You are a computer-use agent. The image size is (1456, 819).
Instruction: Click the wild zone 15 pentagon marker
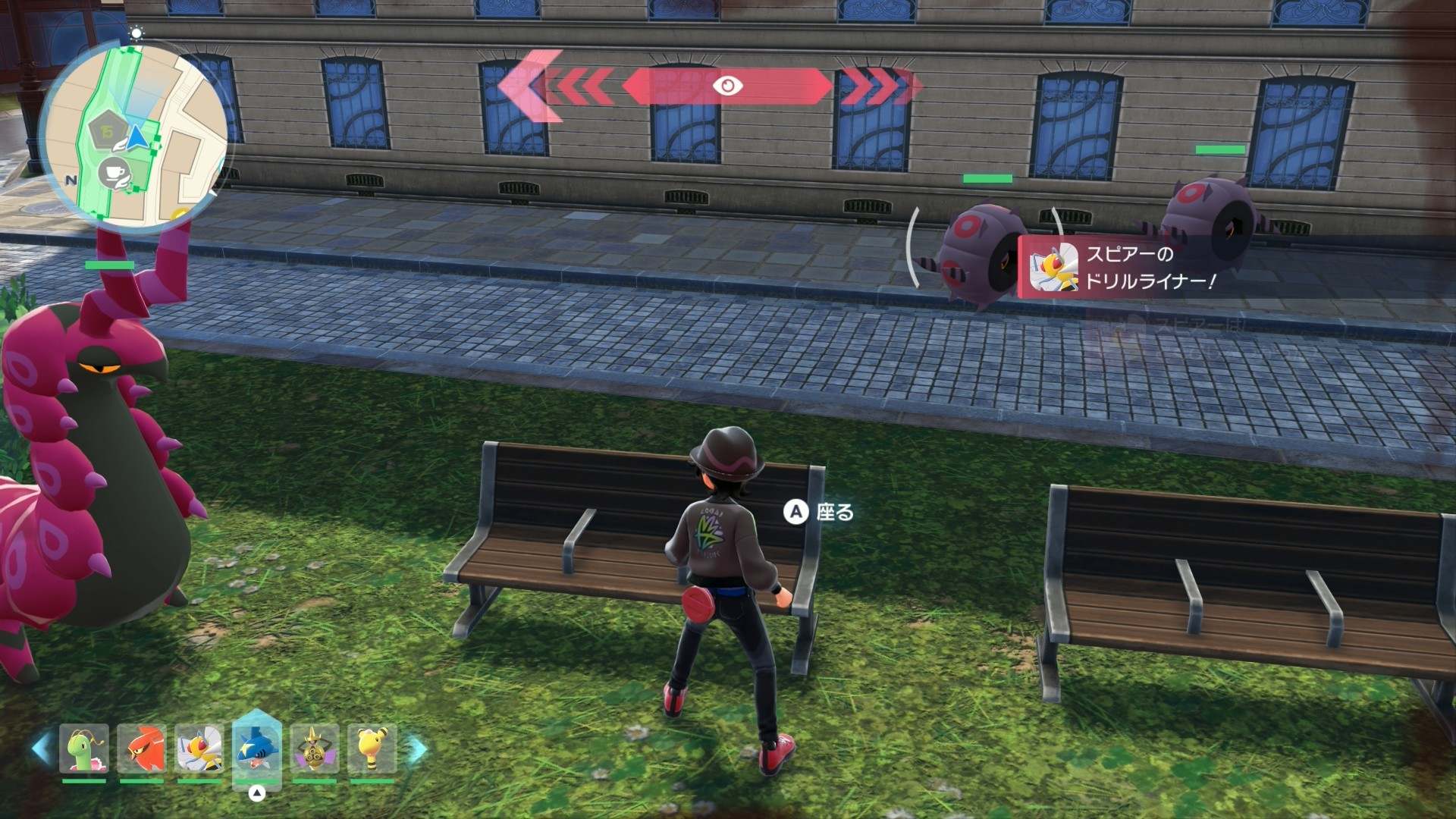point(107,132)
